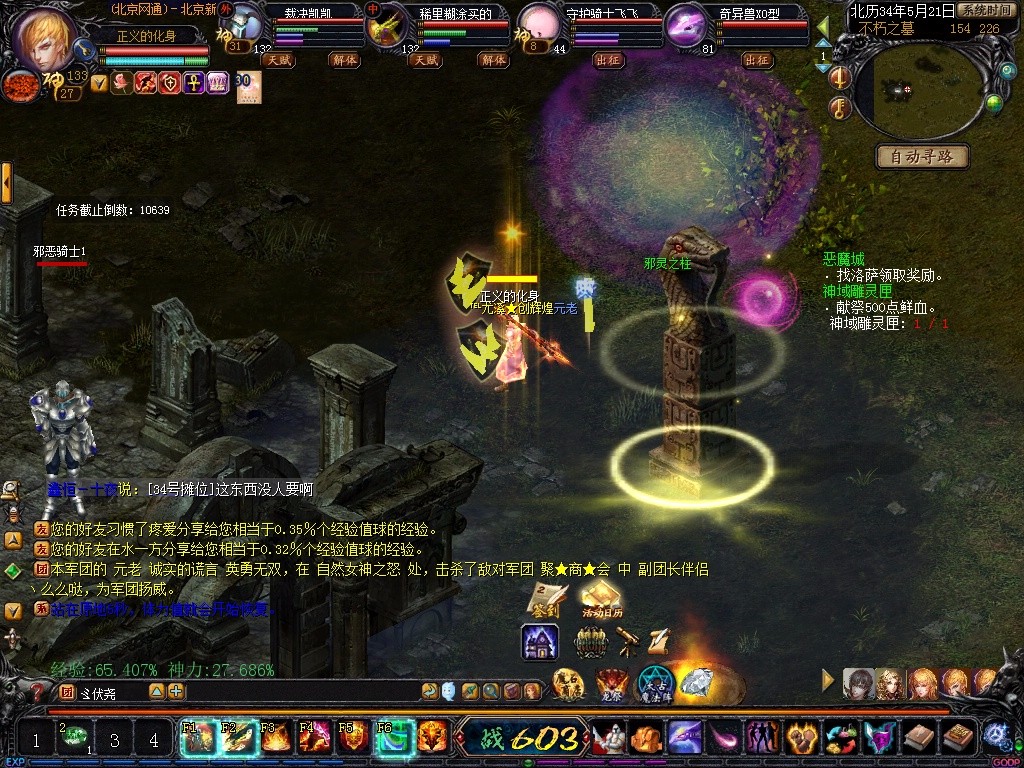Click the 自动寻路 auto-pathfinding button
Image resolution: width=1024 pixels, height=768 pixels.
coord(922,156)
